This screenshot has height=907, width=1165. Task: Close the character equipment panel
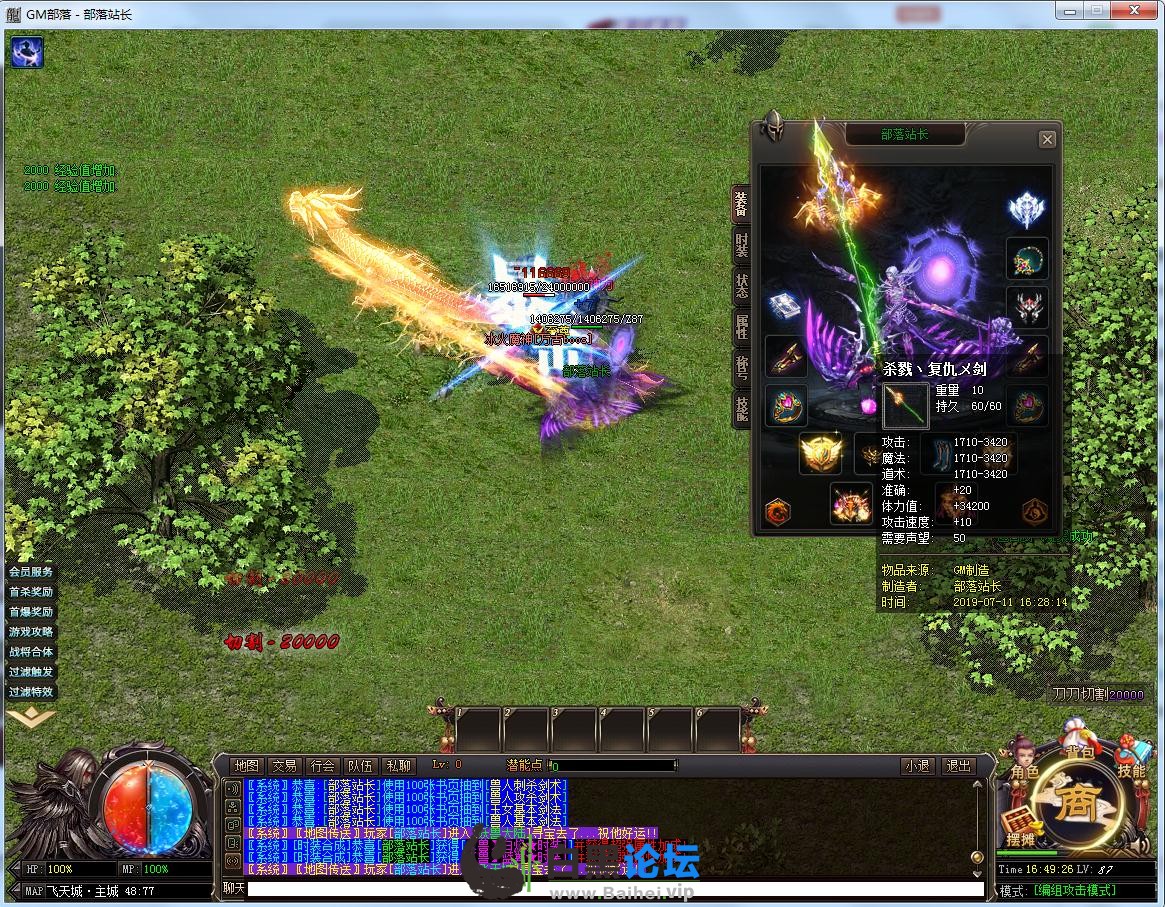tap(1047, 140)
